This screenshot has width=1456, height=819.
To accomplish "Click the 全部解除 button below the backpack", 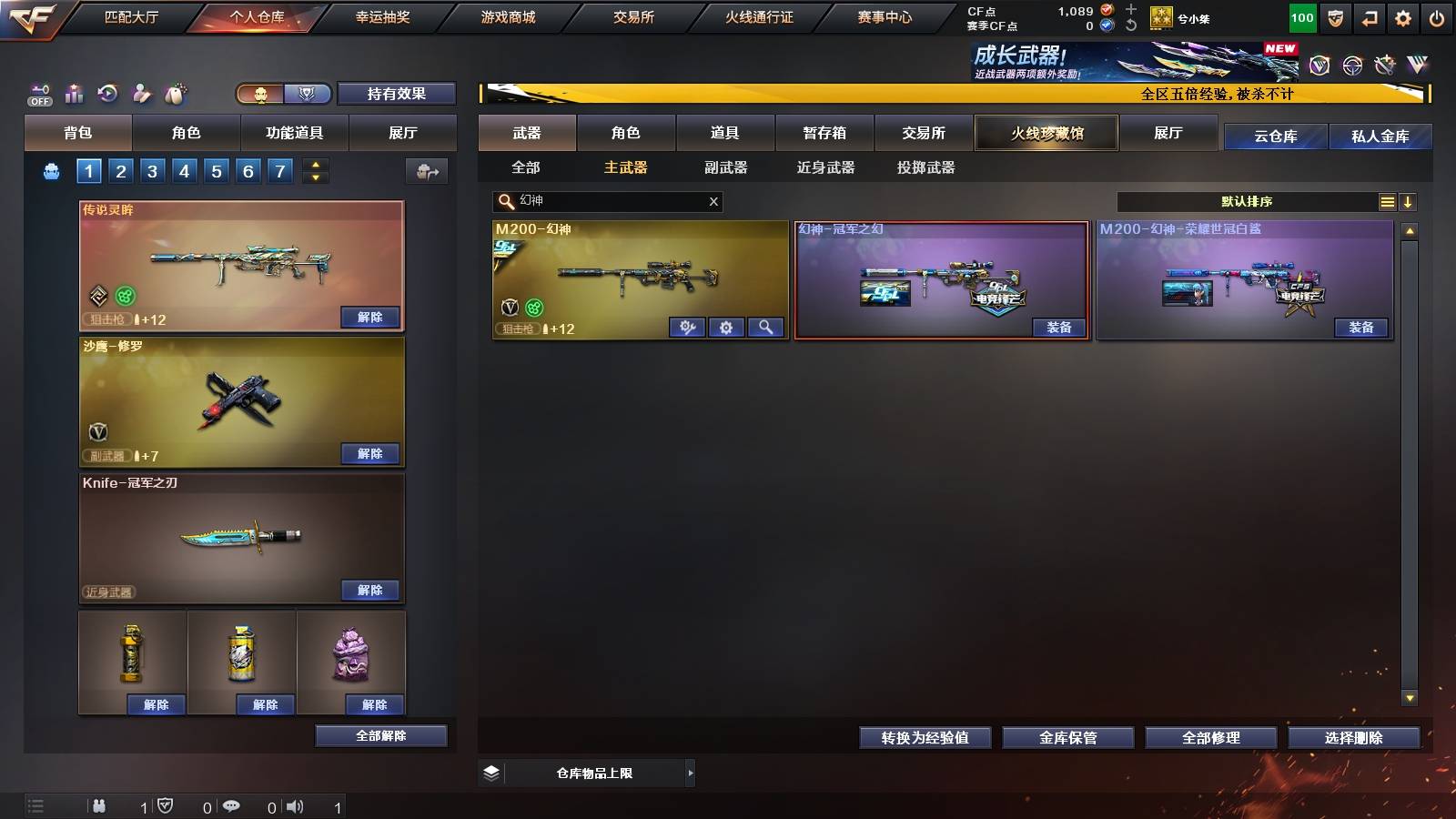I will (x=382, y=735).
